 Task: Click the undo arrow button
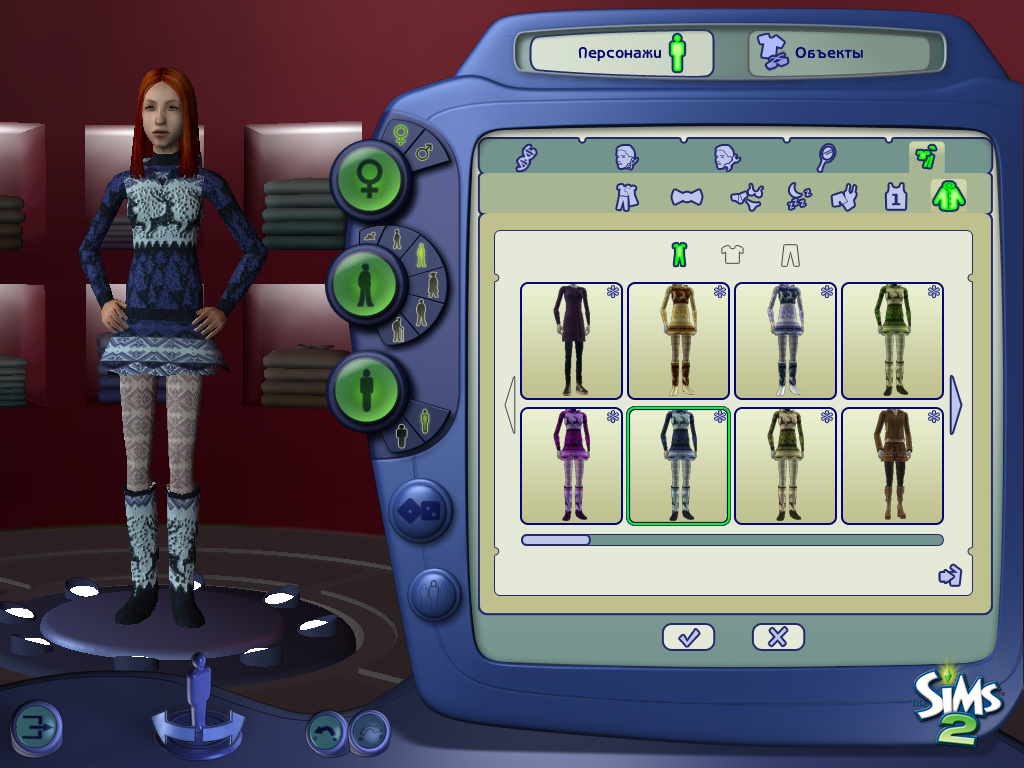tap(327, 731)
